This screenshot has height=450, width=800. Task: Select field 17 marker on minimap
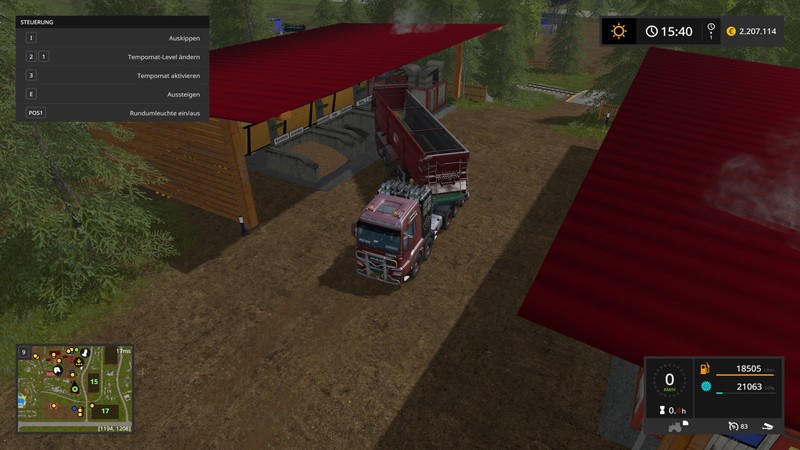tap(104, 409)
